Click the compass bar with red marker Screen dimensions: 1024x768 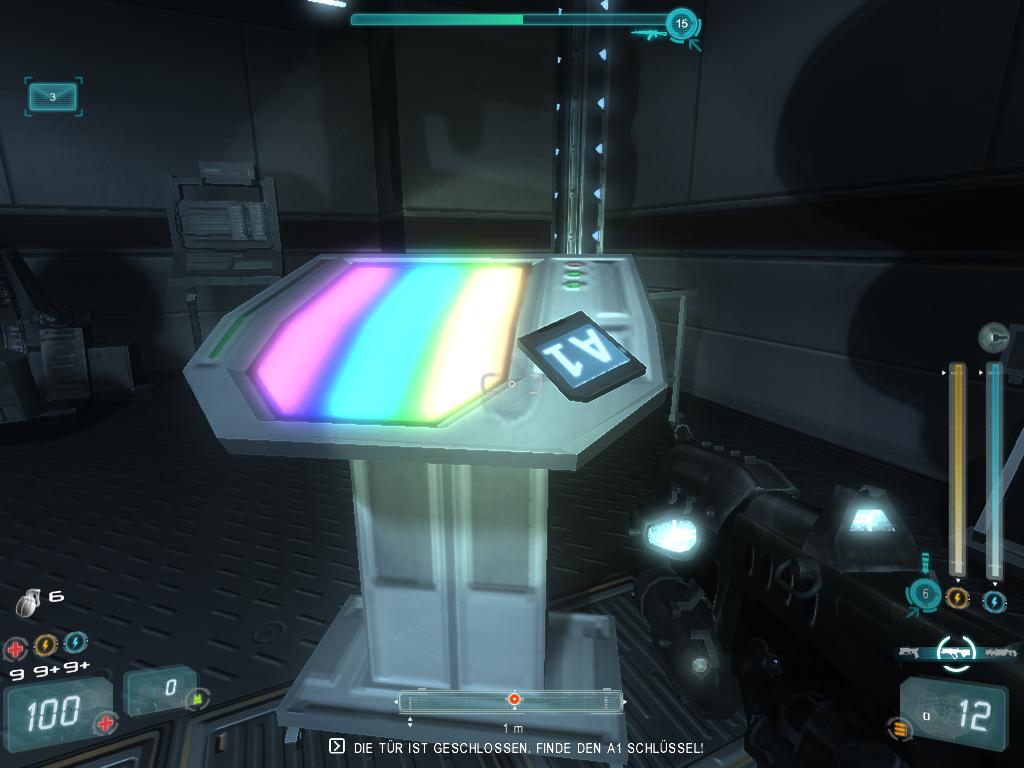511,700
